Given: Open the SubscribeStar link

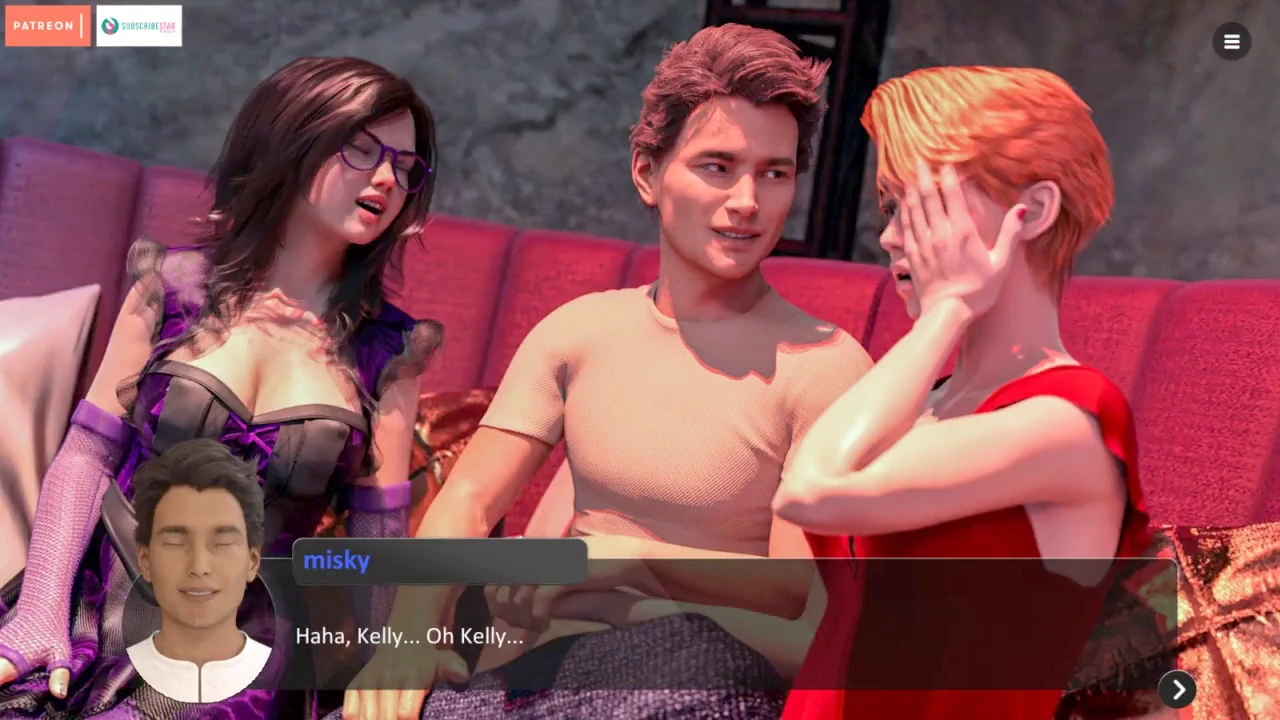Looking at the screenshot, I should click(x=139, y=26).
